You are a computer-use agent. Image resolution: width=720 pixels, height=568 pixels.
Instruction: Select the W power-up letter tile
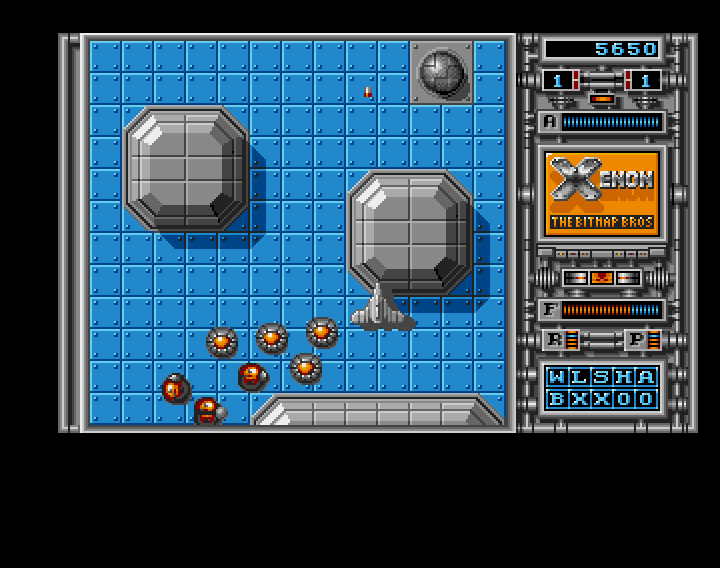click(x=557, y=377)
